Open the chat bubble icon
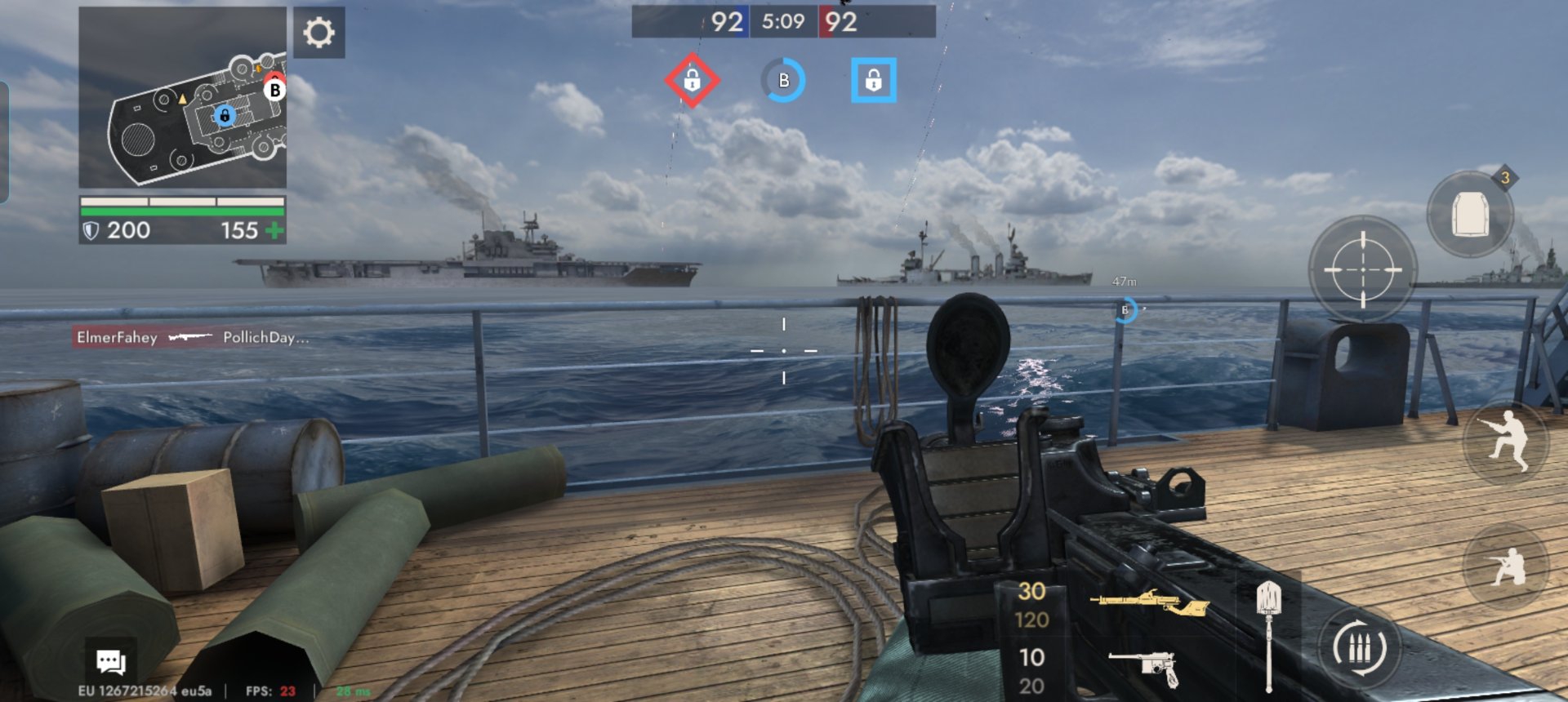 [x=110, y=661]
